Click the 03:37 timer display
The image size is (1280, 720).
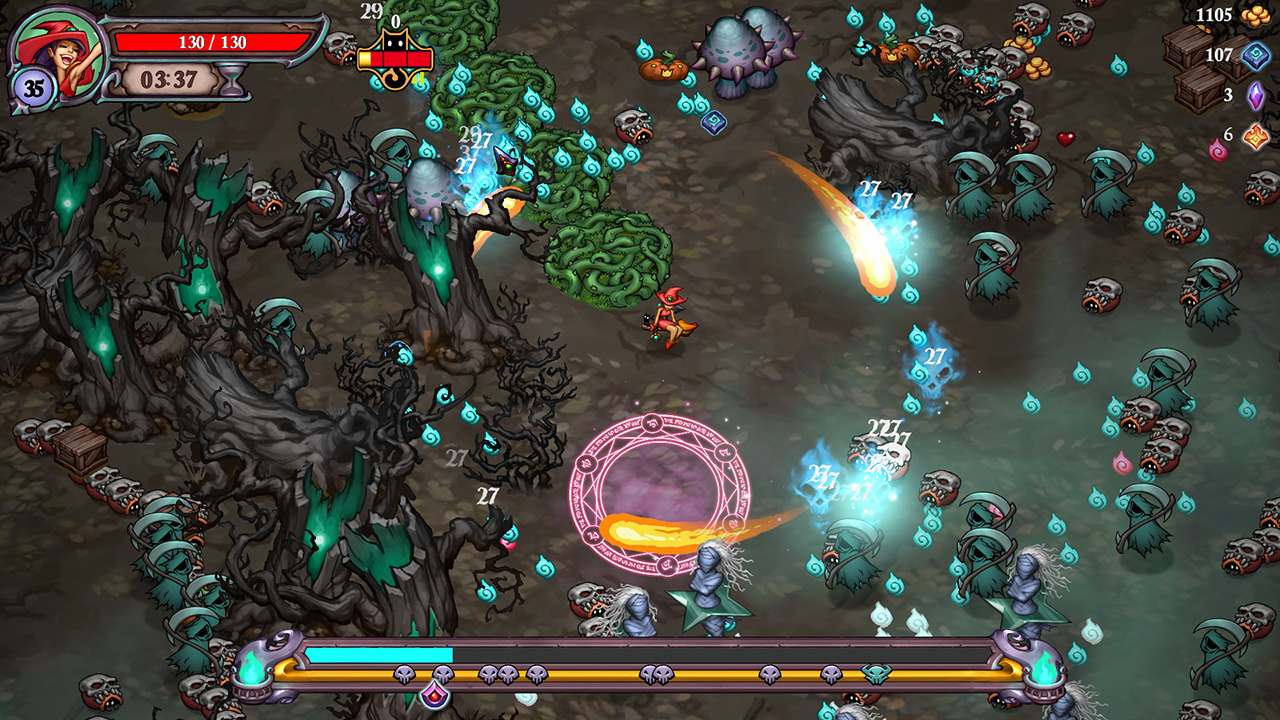coord(169,79)
